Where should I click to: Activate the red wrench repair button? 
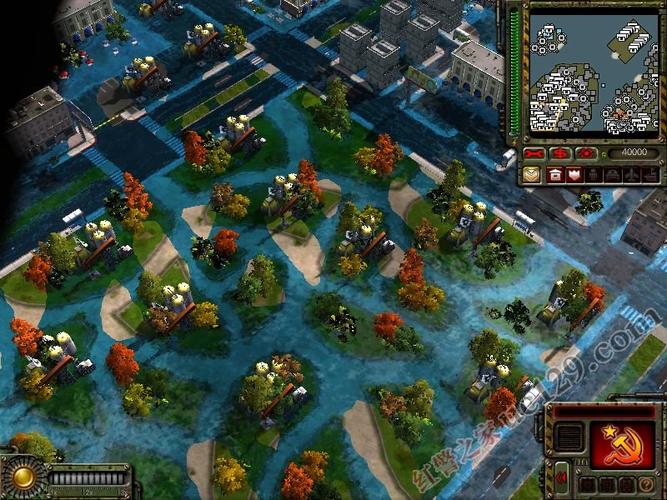pyautogui.click(x=535, y=153)
